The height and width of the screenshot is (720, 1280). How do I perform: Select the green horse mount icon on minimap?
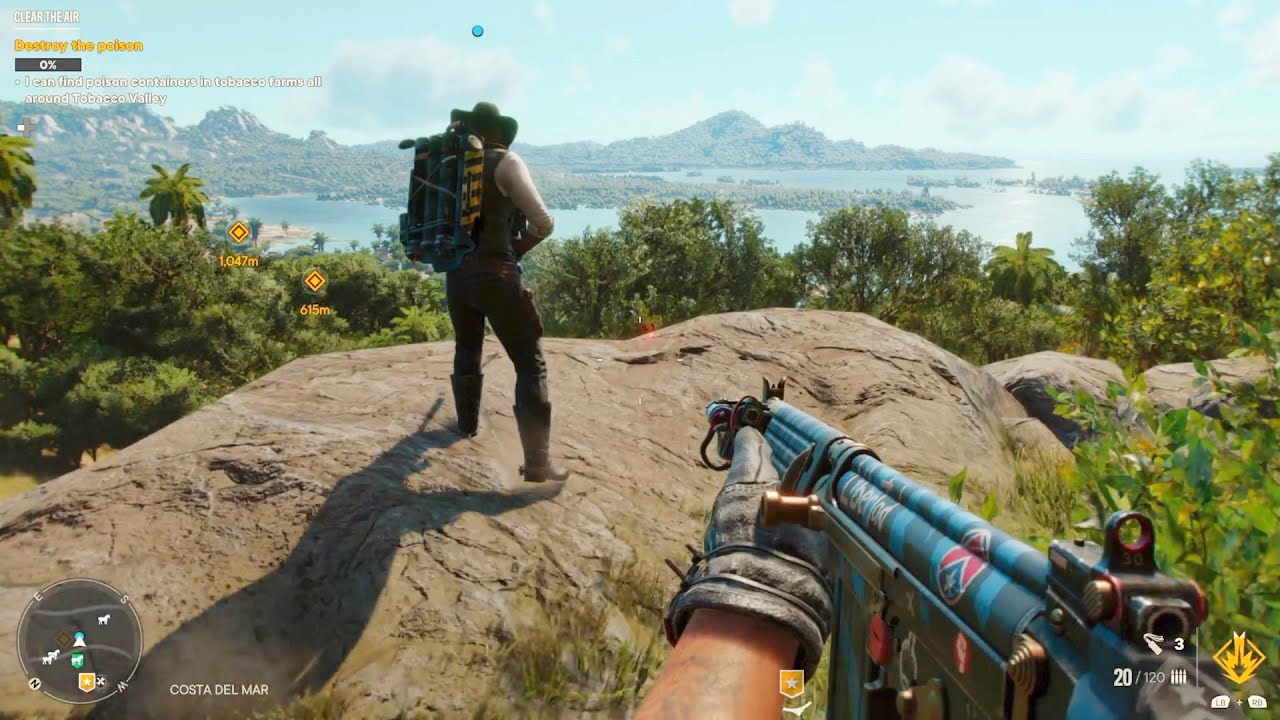tap(77, 660)
